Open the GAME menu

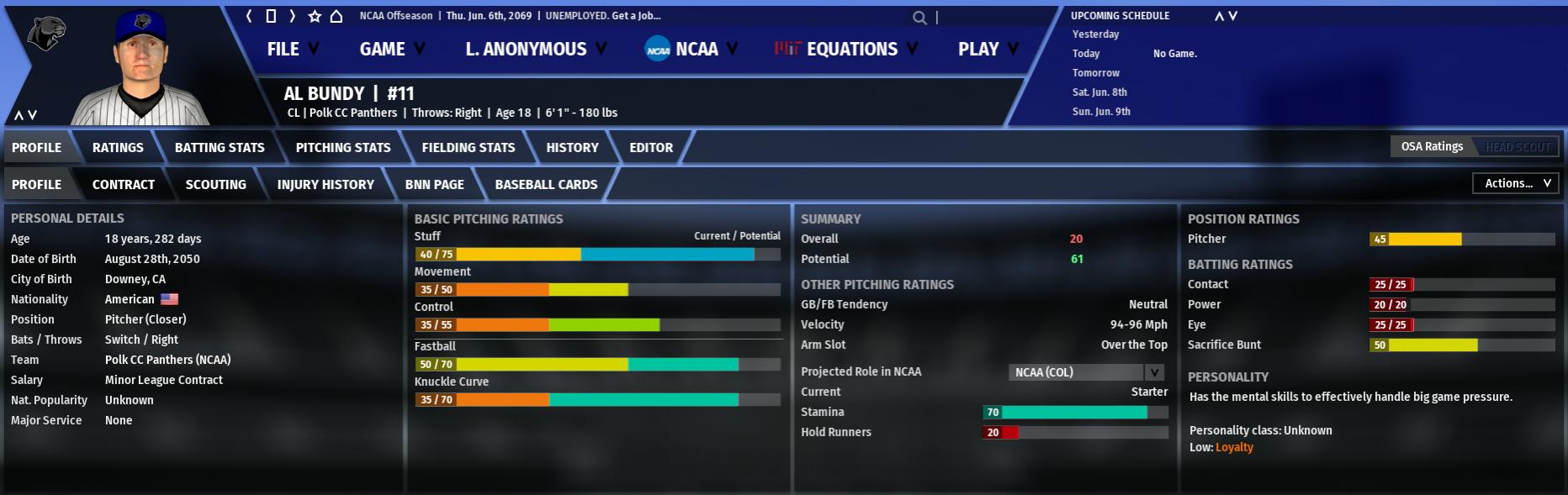[x=391, y=50]
